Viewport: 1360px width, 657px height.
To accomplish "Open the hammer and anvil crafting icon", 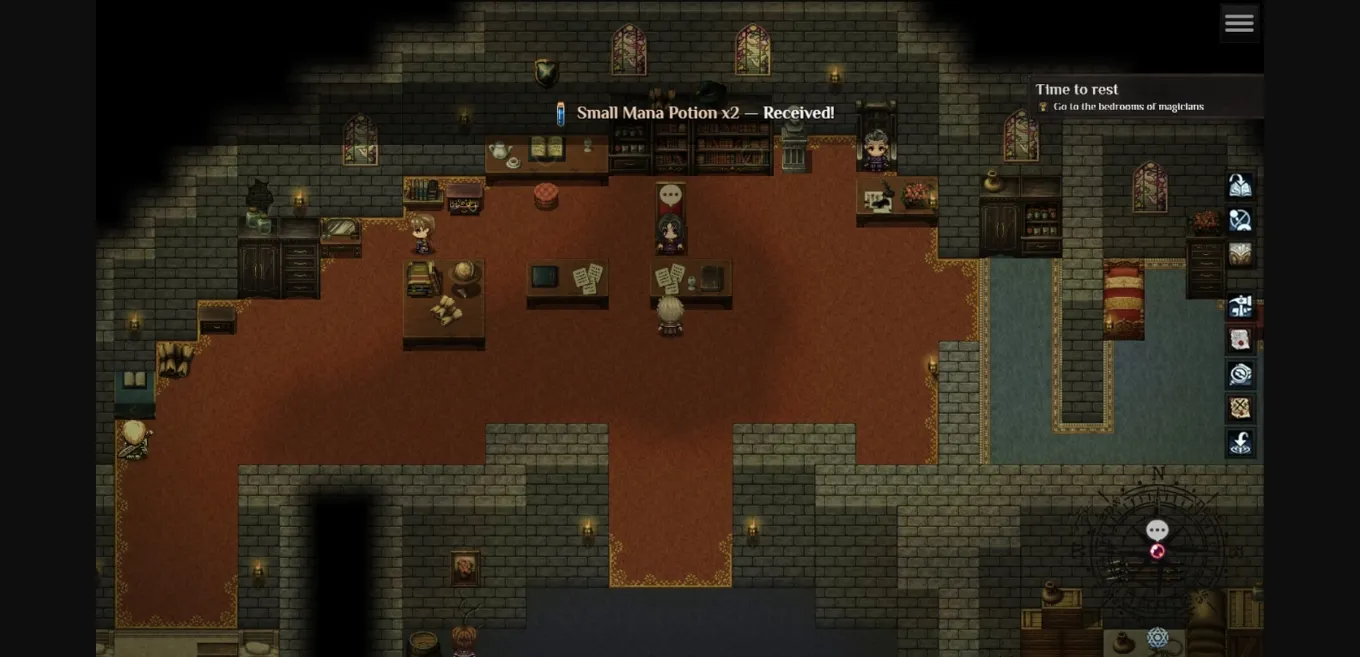I will pyautogui.click(x=1240, y=307).
